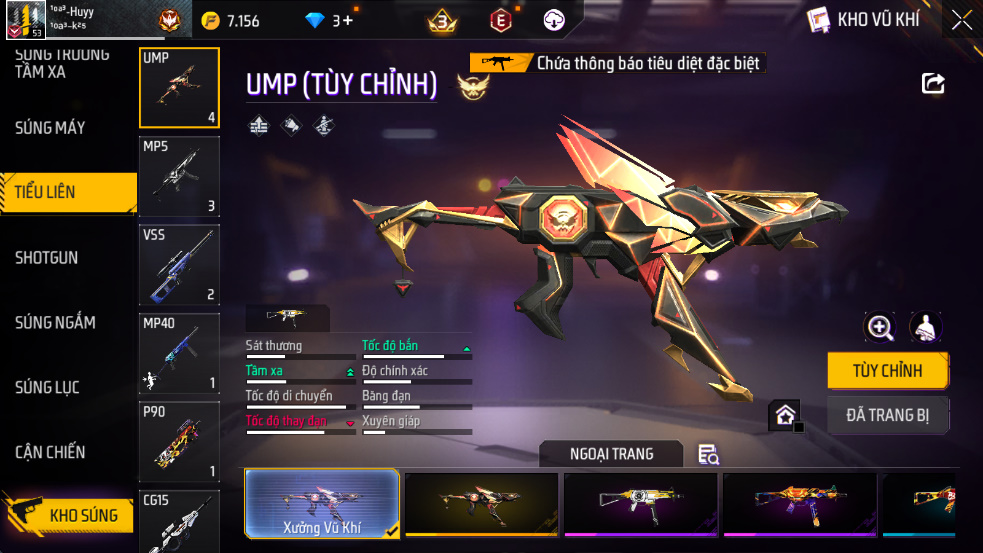Switch to the Shotgun category
Screen dimensions: 983x553
click(x=46, y=258)
